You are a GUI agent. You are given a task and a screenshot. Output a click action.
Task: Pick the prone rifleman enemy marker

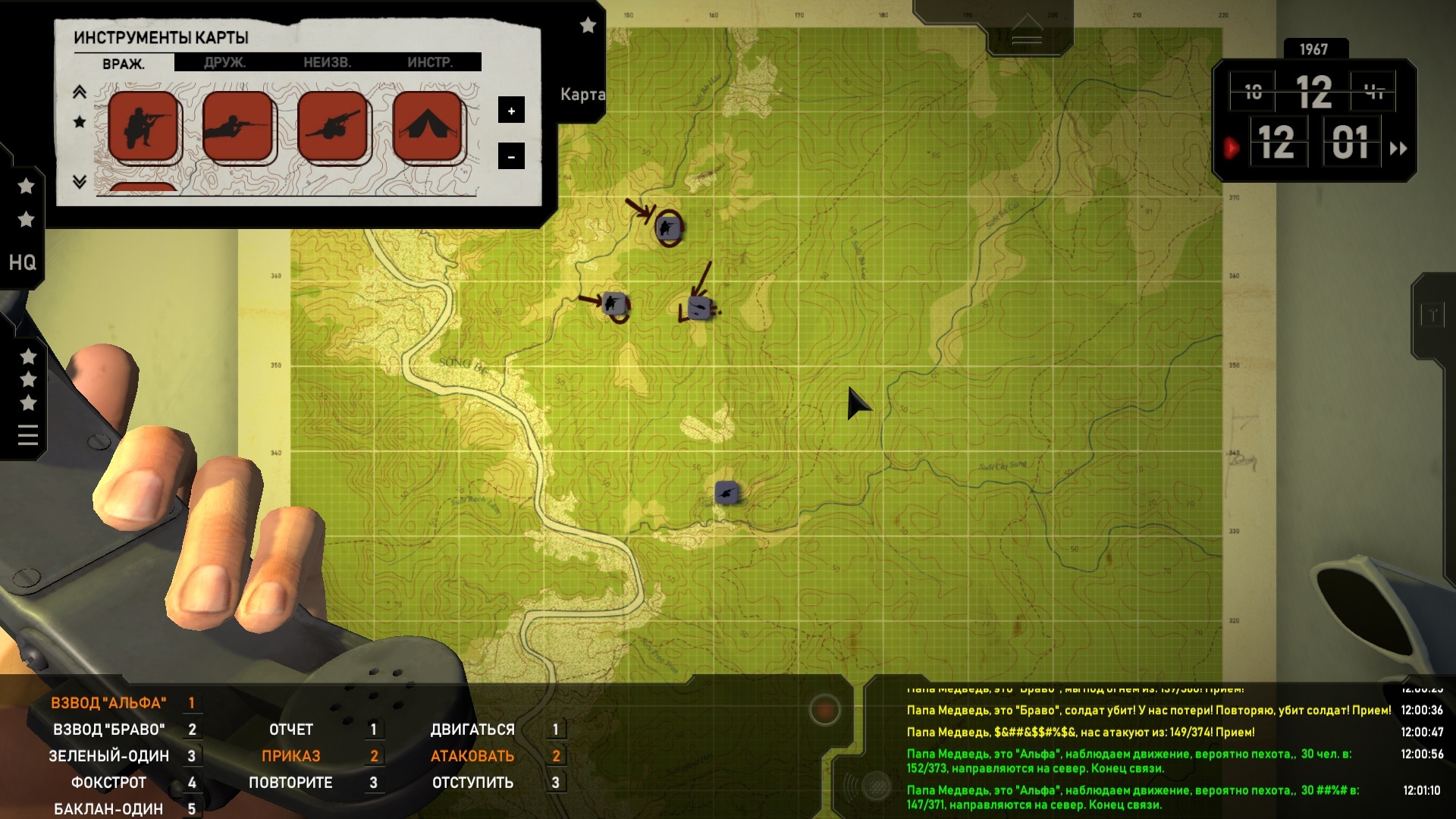[x=238, y=126]
